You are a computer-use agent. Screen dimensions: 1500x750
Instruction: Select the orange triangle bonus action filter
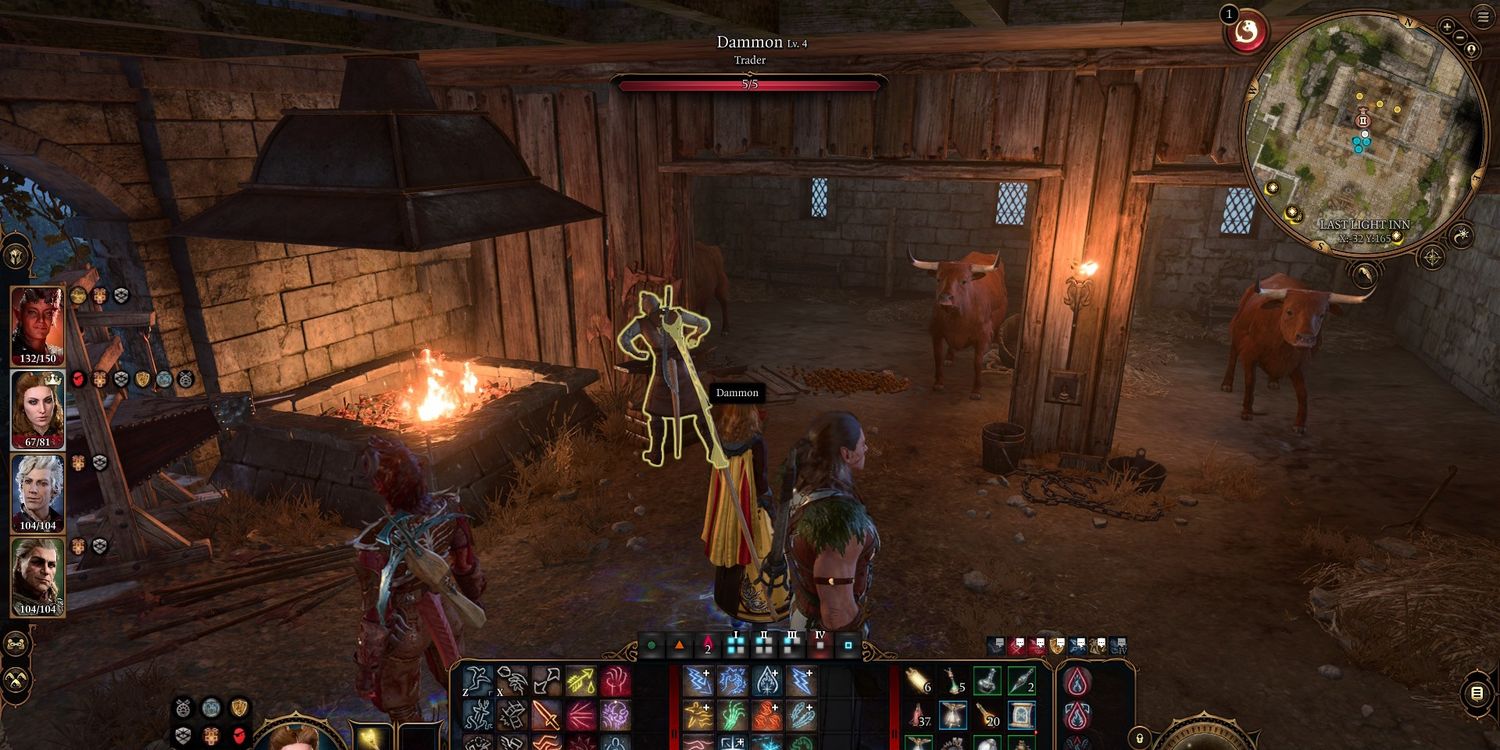[x=679, y=645]
